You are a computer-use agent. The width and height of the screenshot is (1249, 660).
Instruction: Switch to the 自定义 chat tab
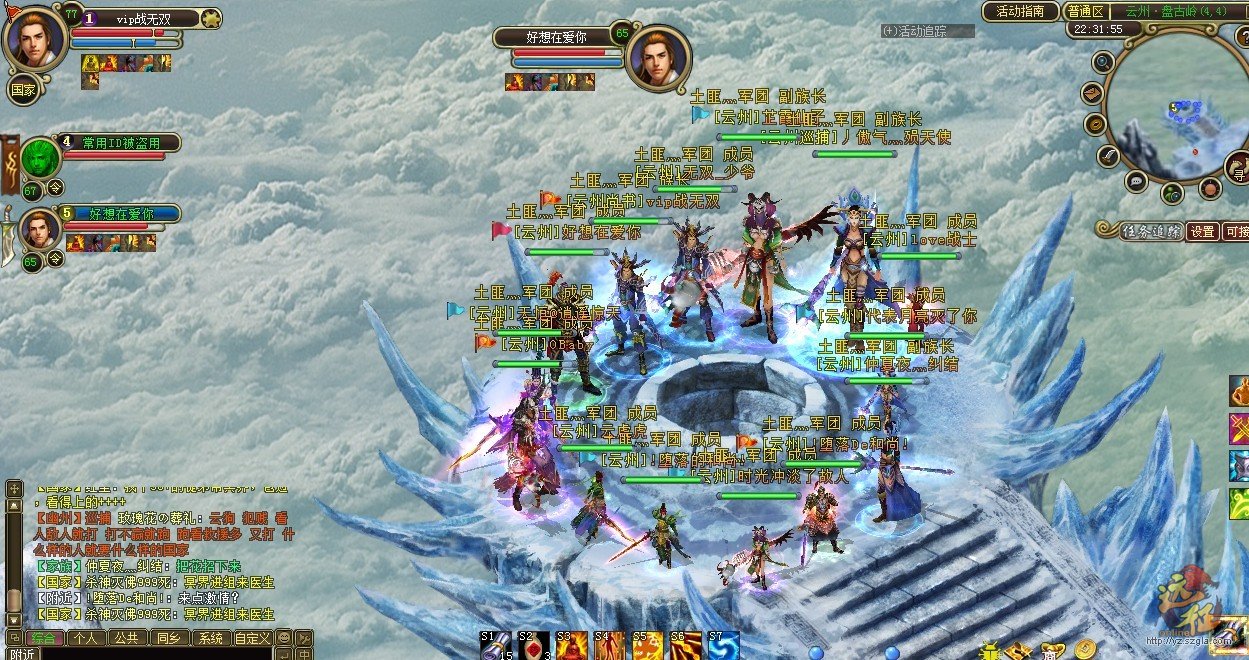(252, 638)
